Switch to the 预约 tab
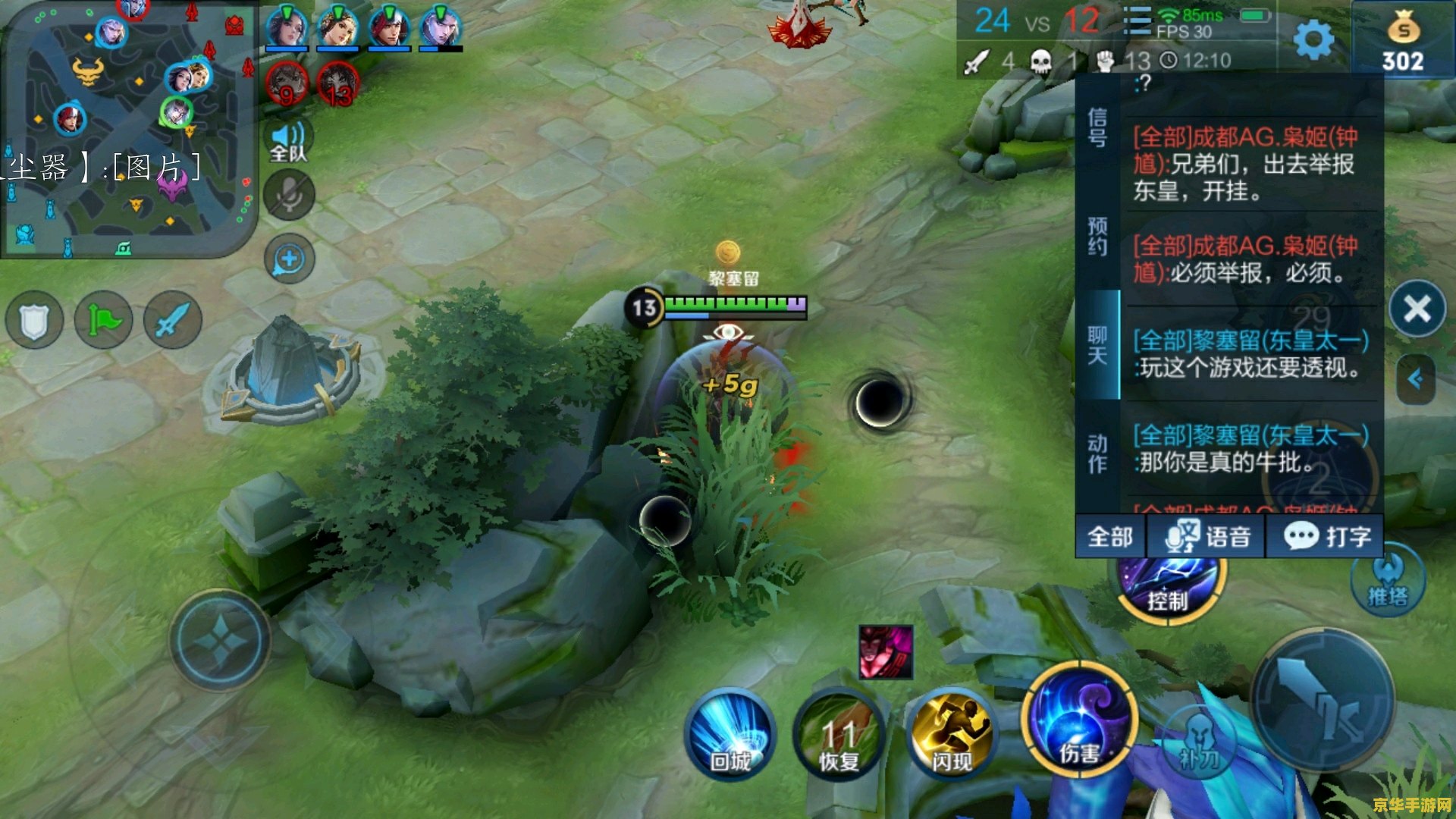 click(1097, 237)
